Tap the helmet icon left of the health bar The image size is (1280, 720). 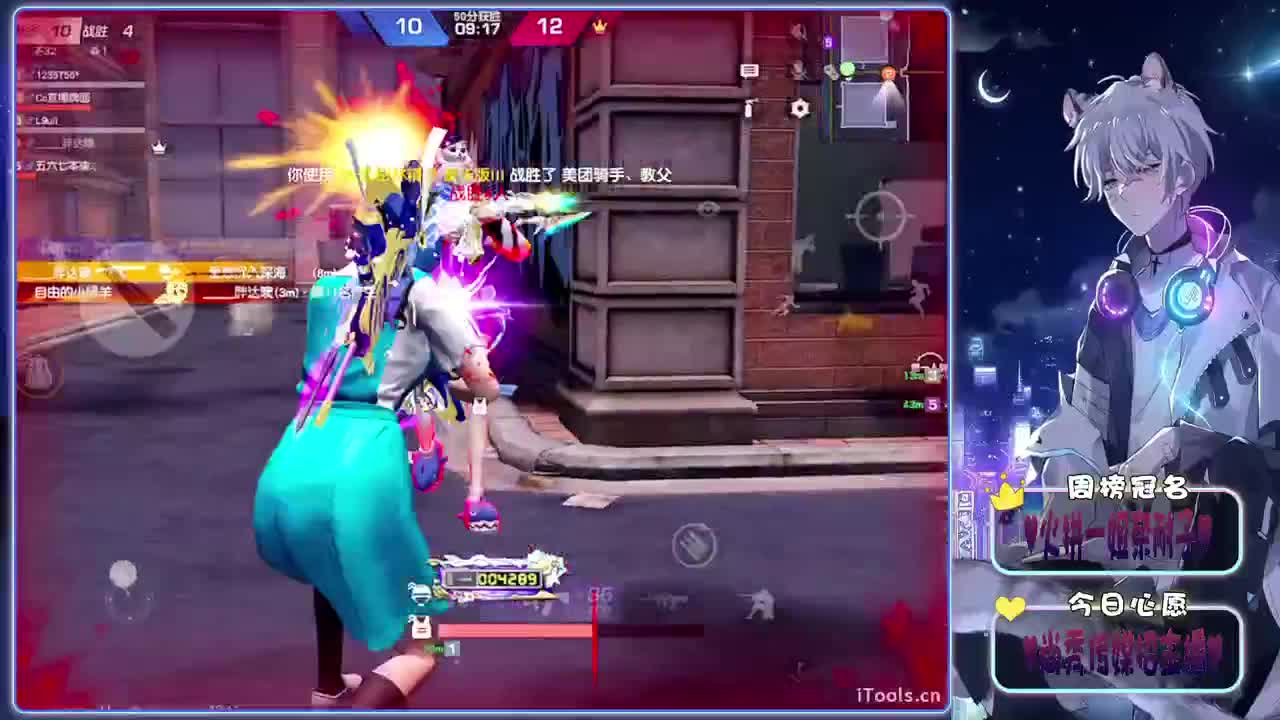[x=421, y=594]
